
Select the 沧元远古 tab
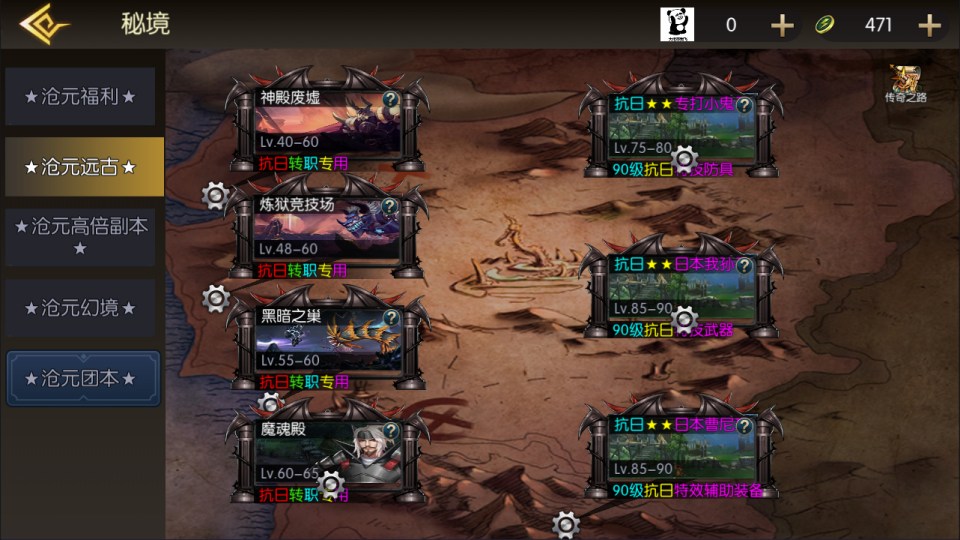(x=80, y=167)
